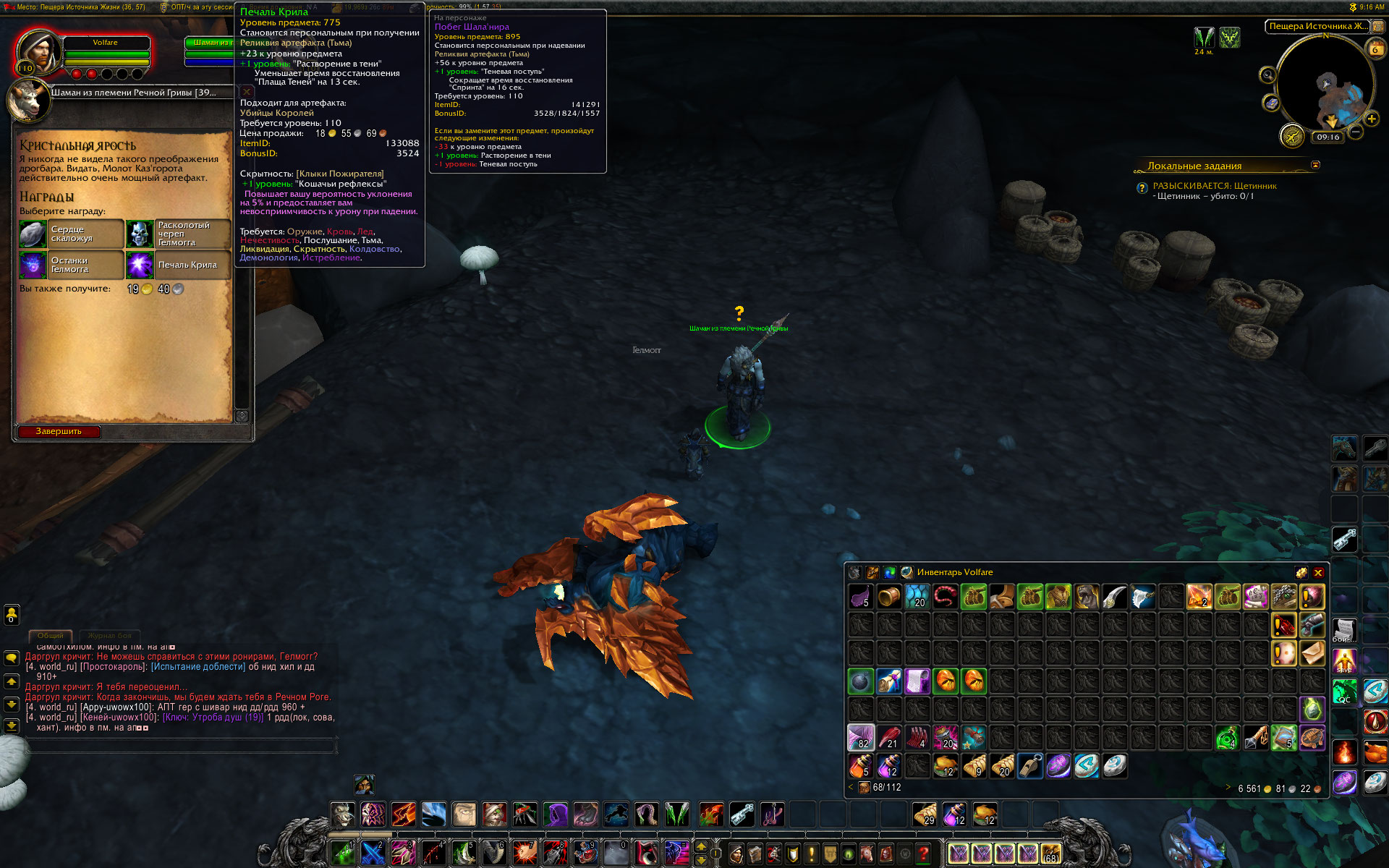Select the envelope letter item in inventory
Screen dimensions: 1389x868
(x=1312, y=653)
